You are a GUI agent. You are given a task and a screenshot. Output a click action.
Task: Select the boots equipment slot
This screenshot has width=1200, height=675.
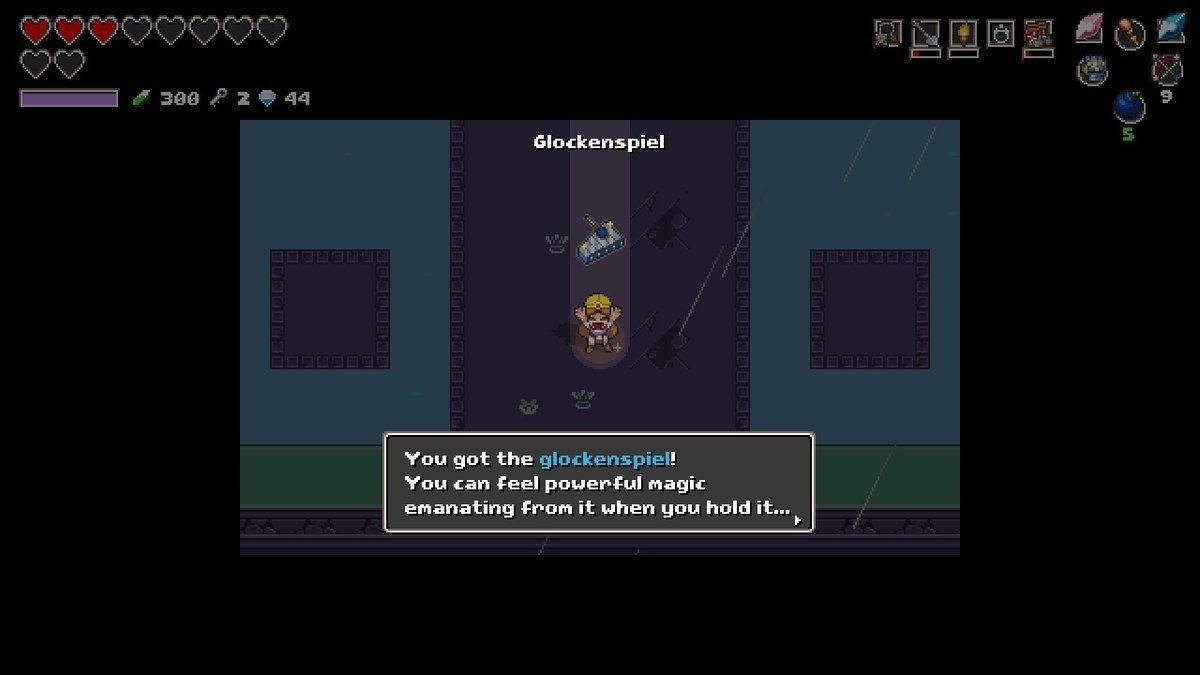click(x=1038, y=34)
